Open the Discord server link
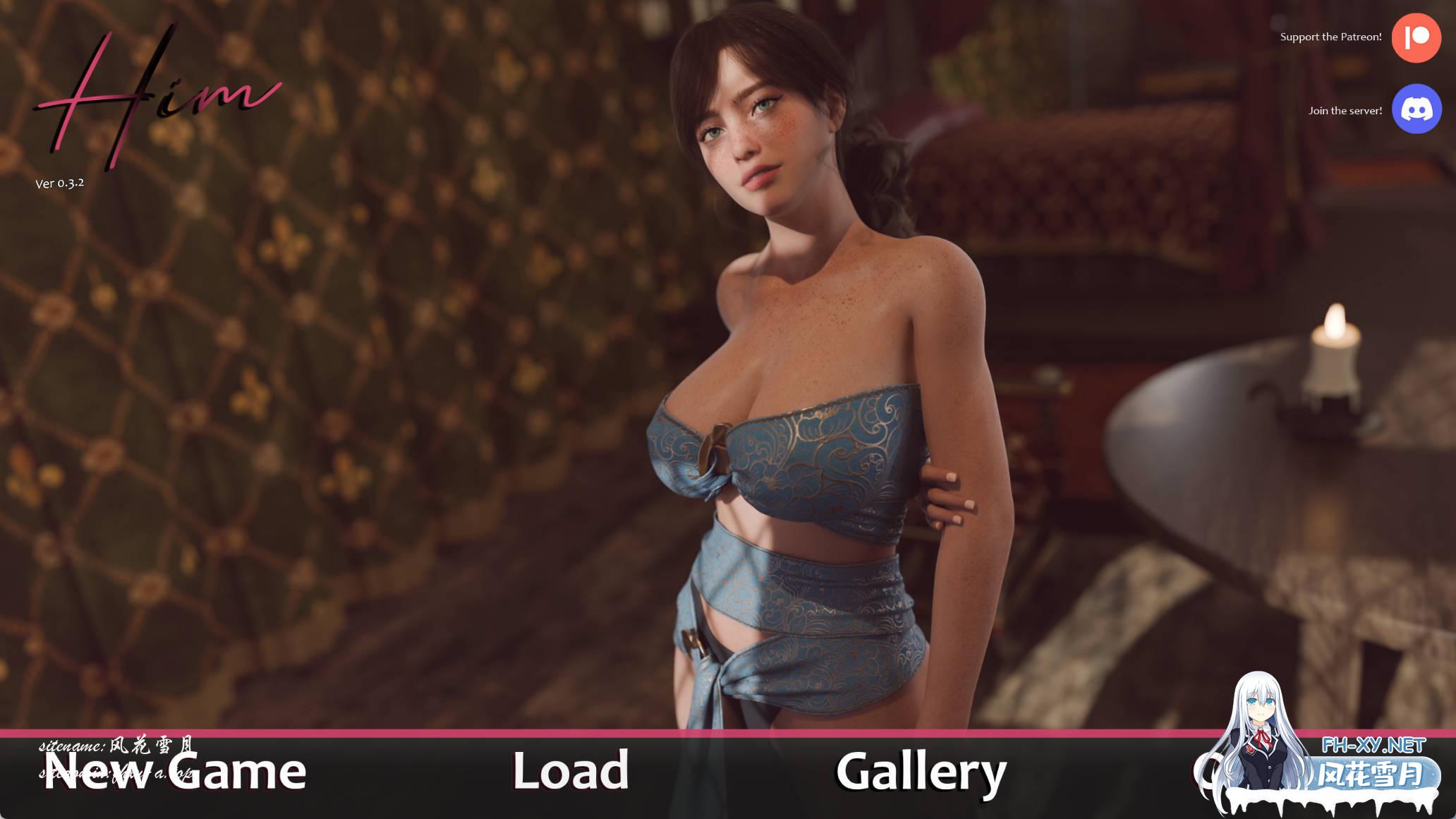This screenshot has height=819, width=1456. point(1416,109)
